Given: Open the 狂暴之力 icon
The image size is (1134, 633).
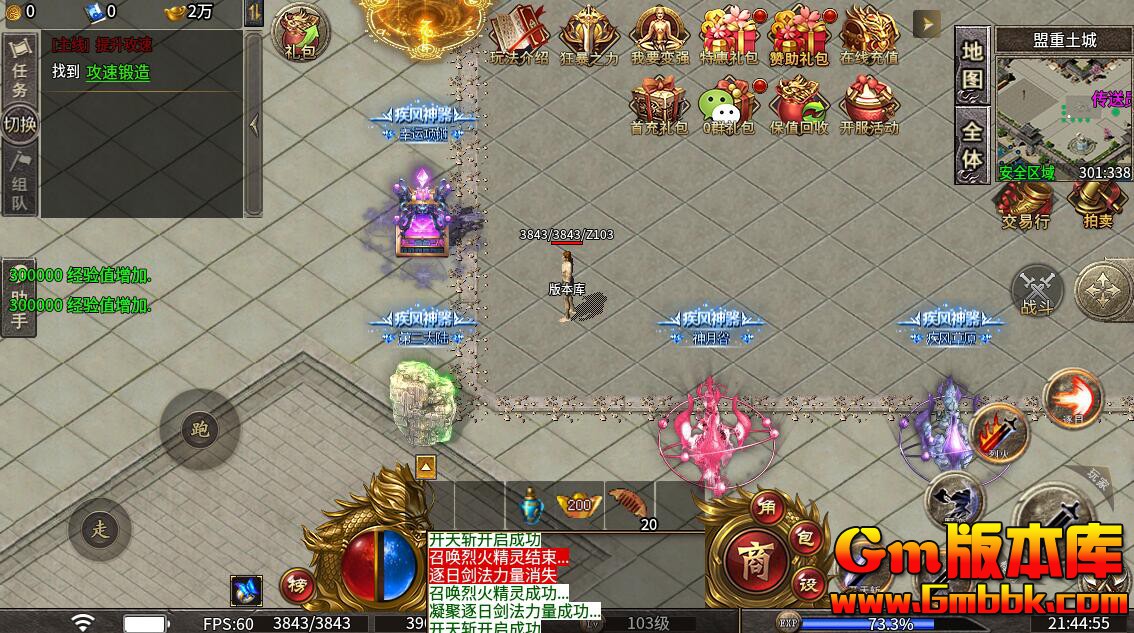Looking at the screenshot, I should click(x=589, y=33).
